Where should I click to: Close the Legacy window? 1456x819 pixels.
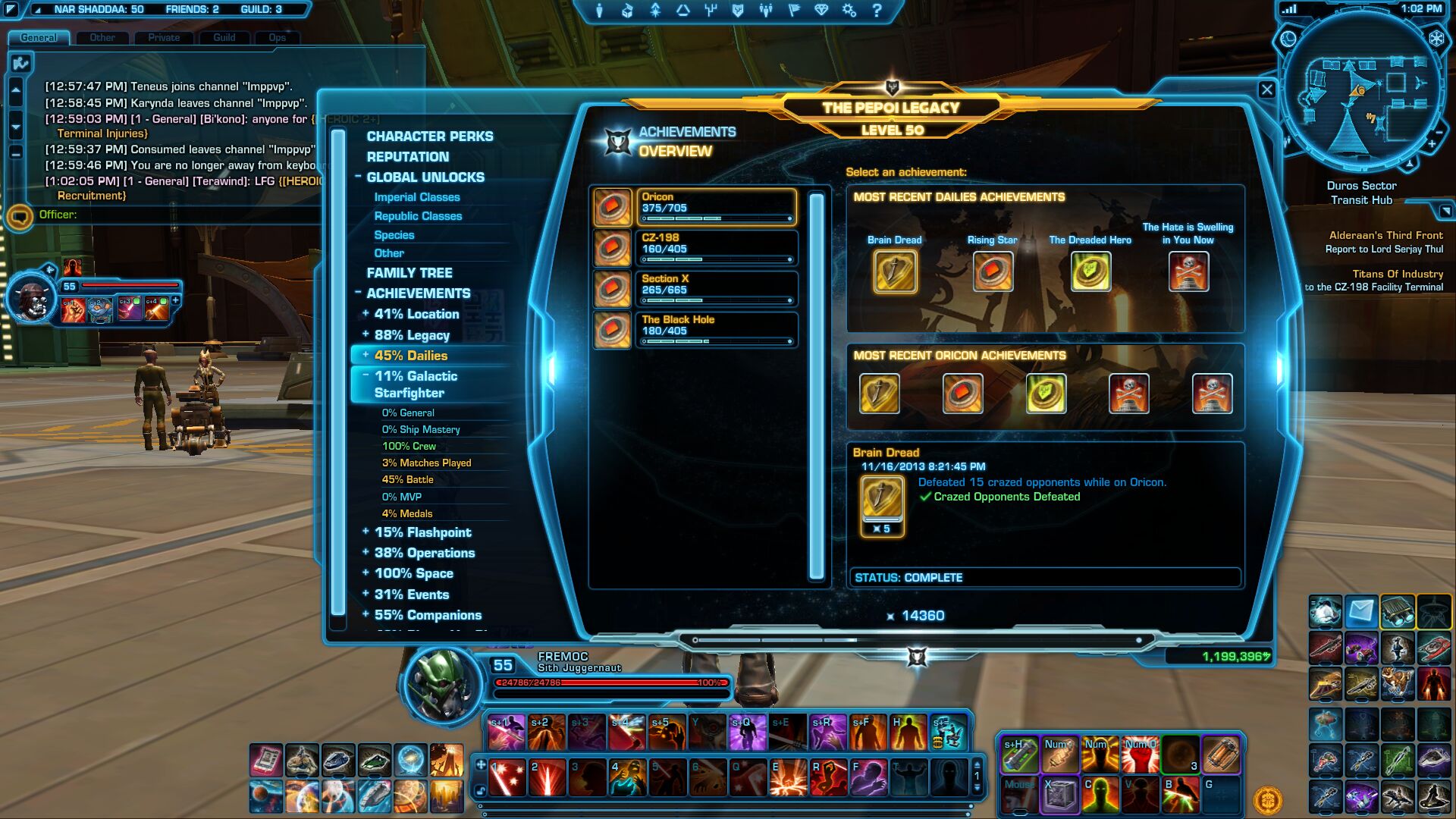pos(1266,89)
